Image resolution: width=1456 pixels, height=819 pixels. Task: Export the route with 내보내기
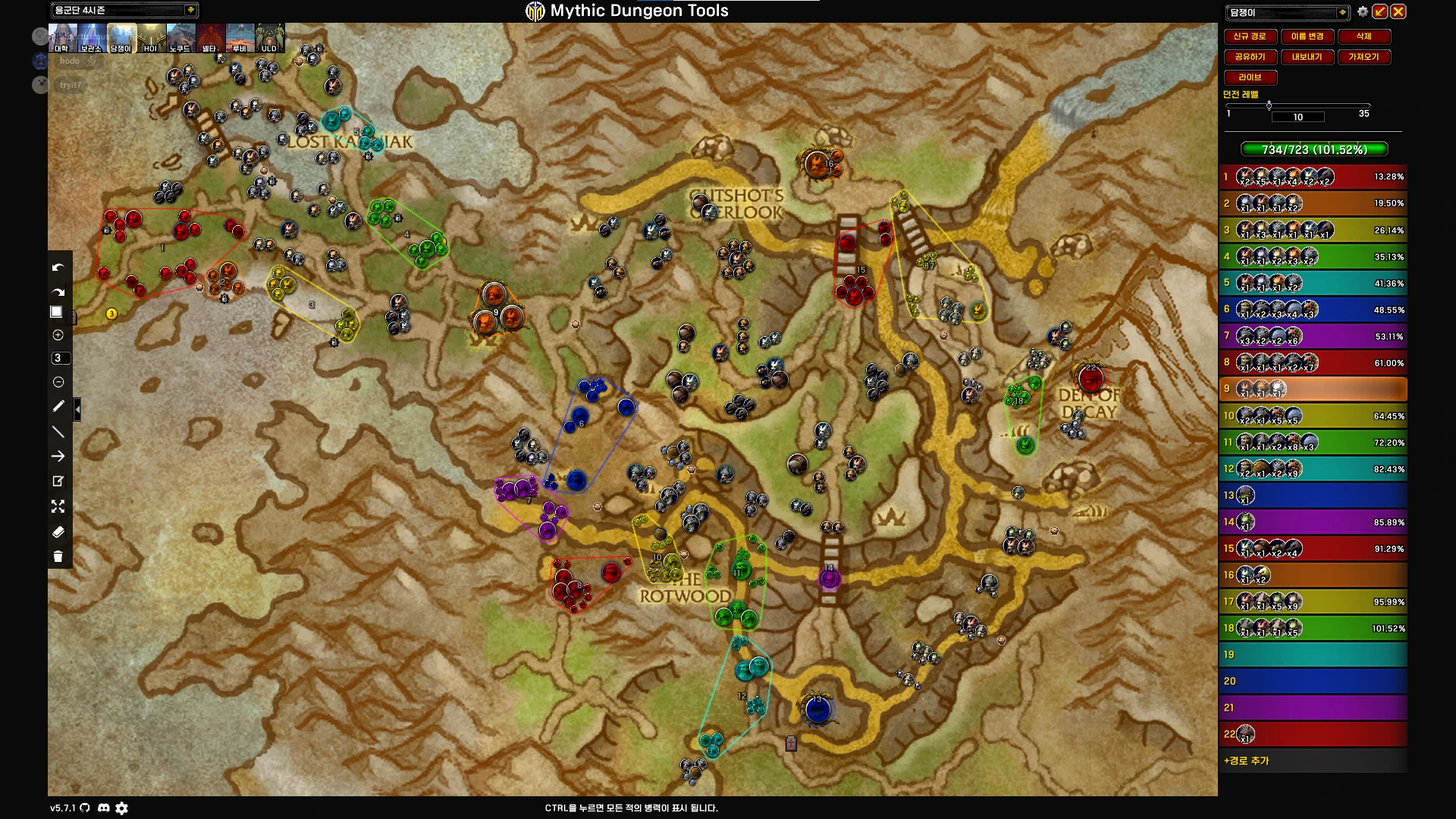tap(1307, 57)
